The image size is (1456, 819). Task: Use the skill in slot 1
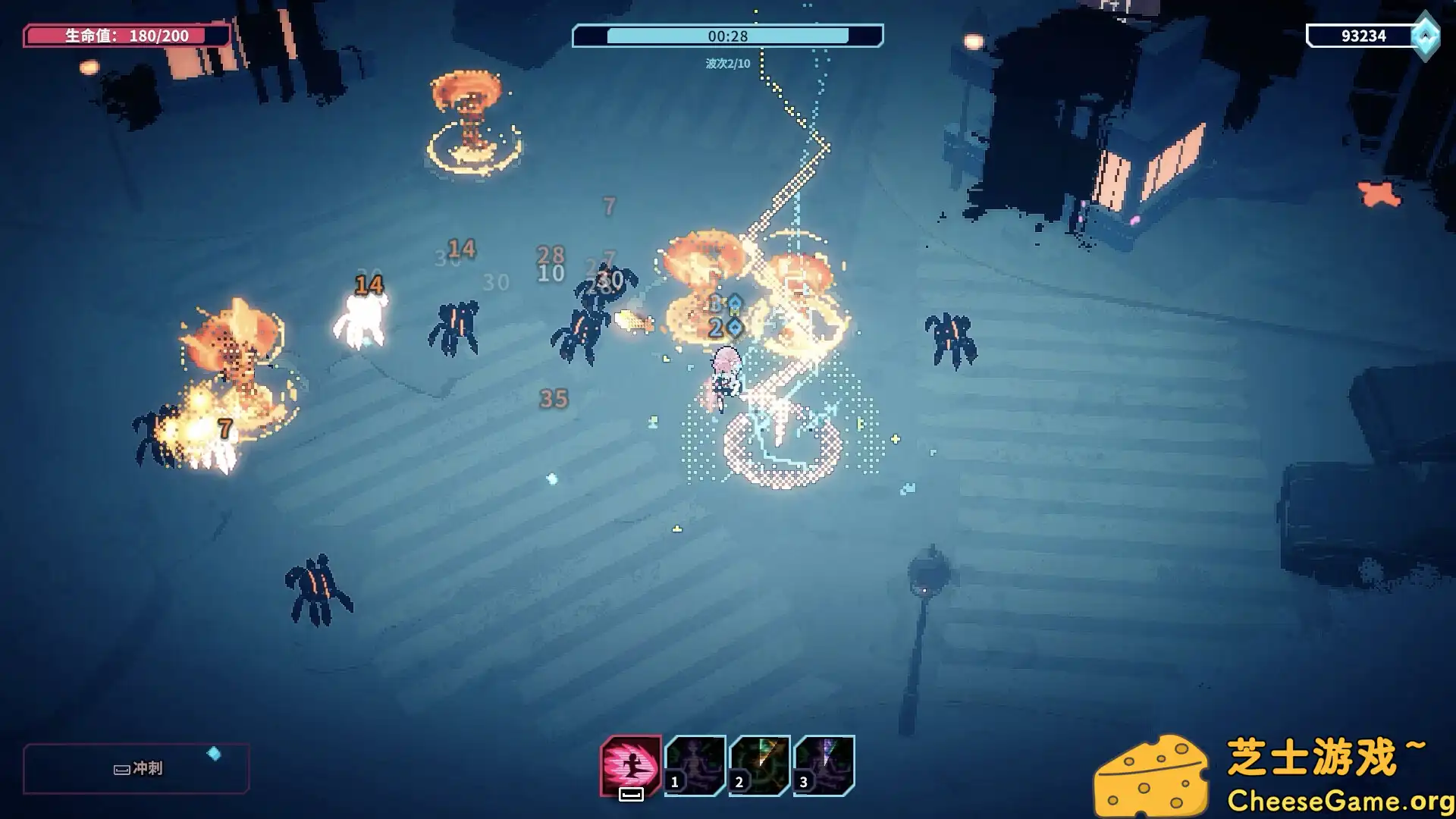695,764
